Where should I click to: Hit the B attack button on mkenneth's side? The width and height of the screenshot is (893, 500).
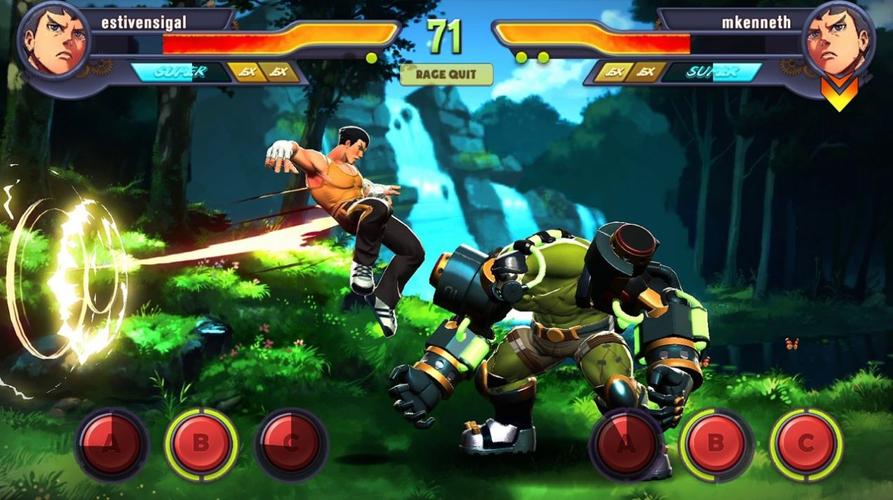[716, 443]
